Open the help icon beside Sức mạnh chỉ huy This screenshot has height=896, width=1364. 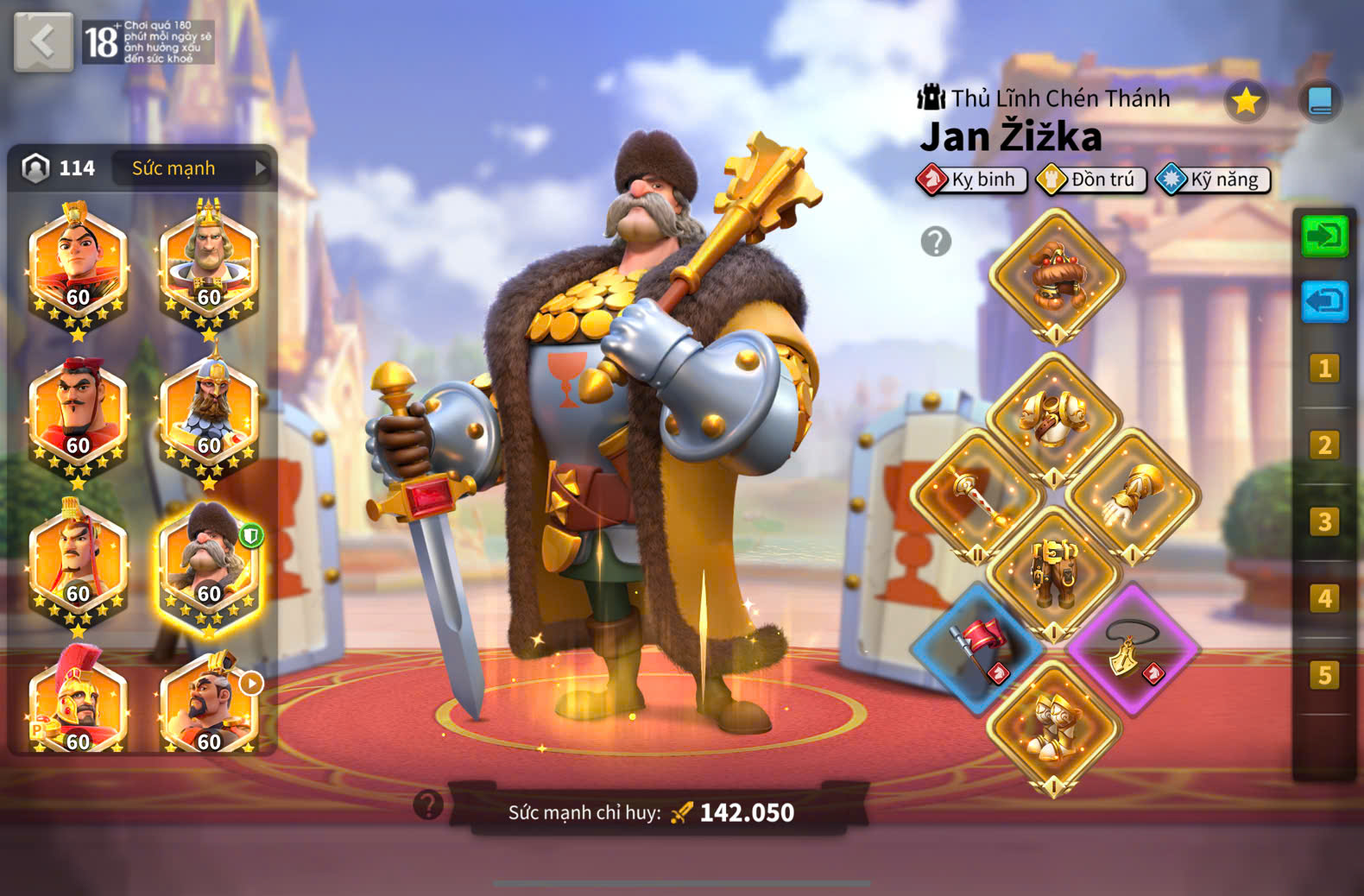coord(428,805)
